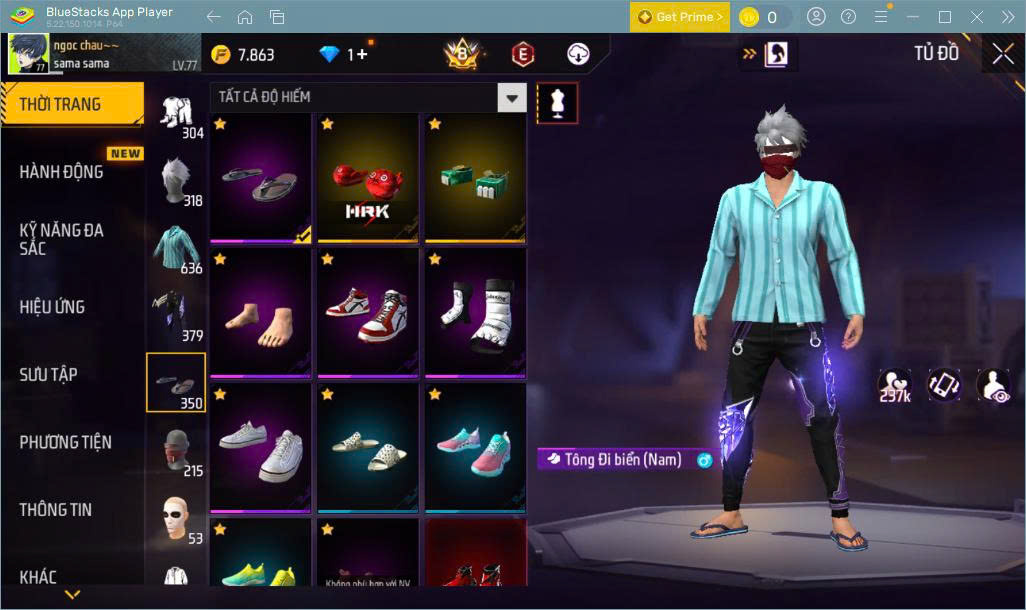1026x610 pixels.
Task: Click the BlueStacks Get Prime button
Action: [x=679, y=17]
